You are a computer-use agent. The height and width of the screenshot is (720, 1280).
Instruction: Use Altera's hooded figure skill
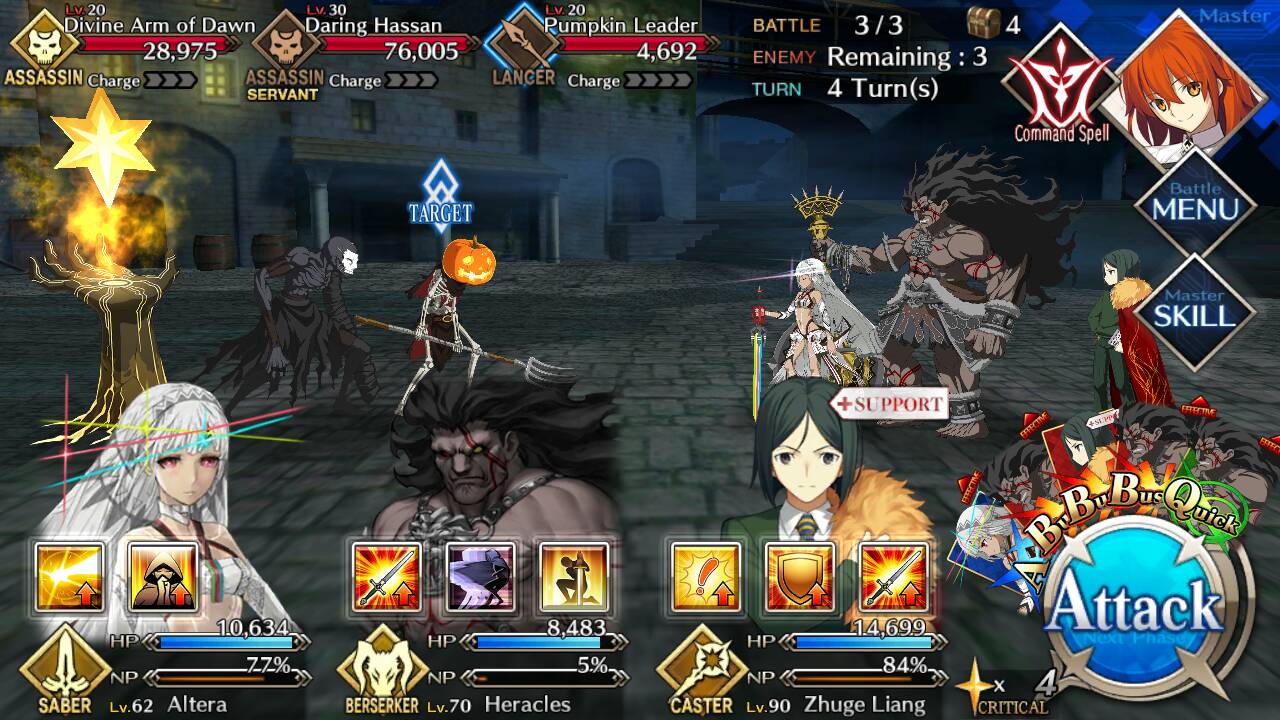[163, 577]
